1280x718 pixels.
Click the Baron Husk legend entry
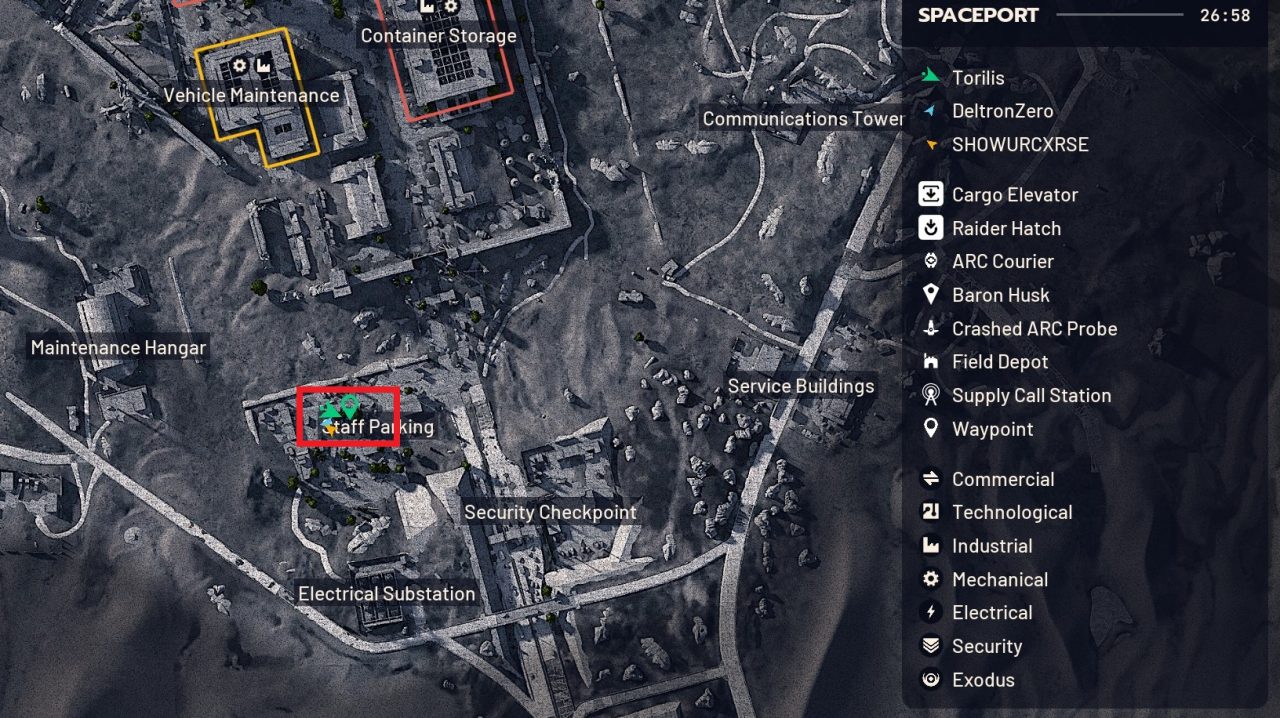pyautogui.click(x=1000, y=295)
